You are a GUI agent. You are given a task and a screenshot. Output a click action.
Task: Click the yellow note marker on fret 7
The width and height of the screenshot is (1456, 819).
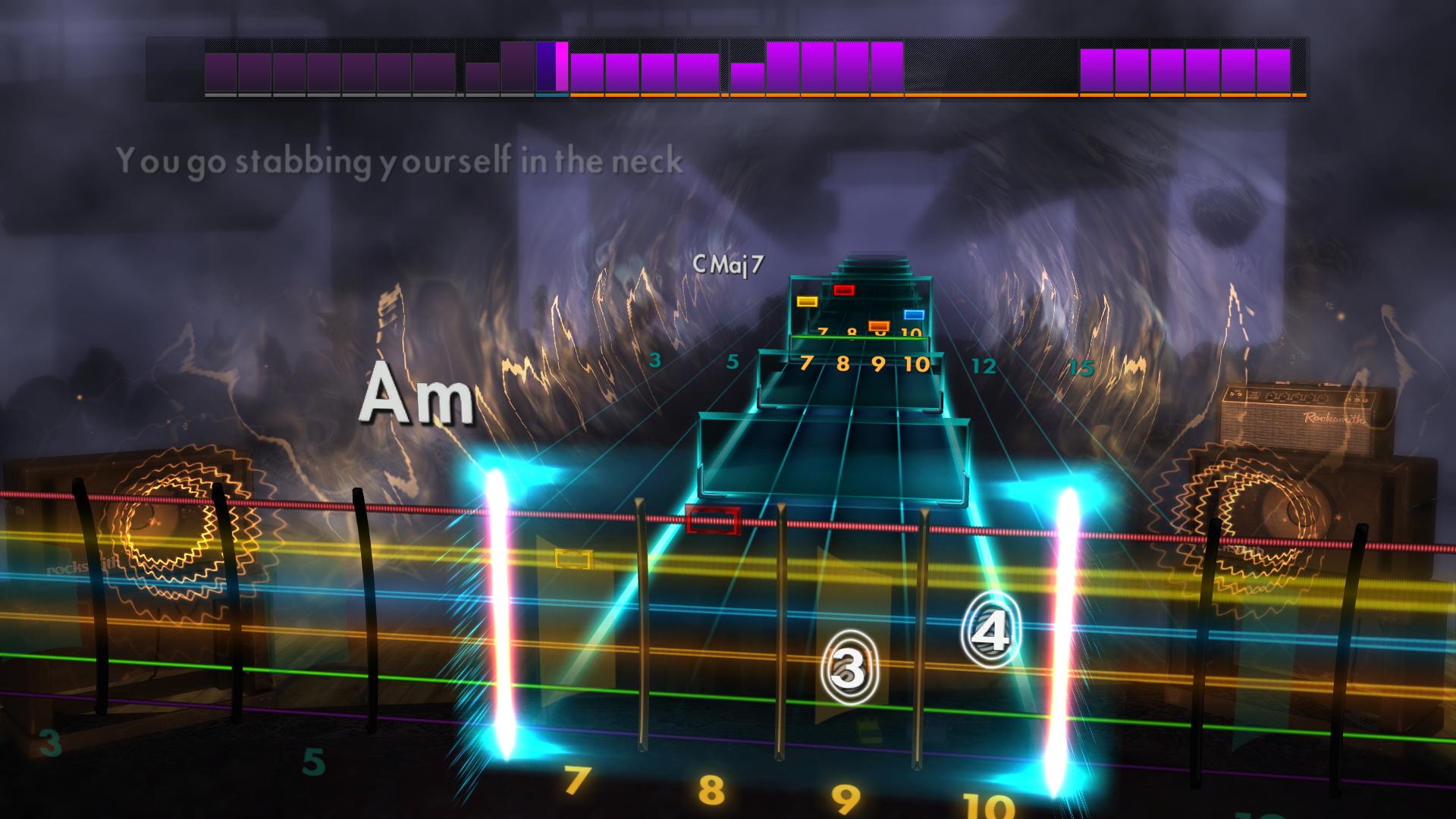coord(806,301)
